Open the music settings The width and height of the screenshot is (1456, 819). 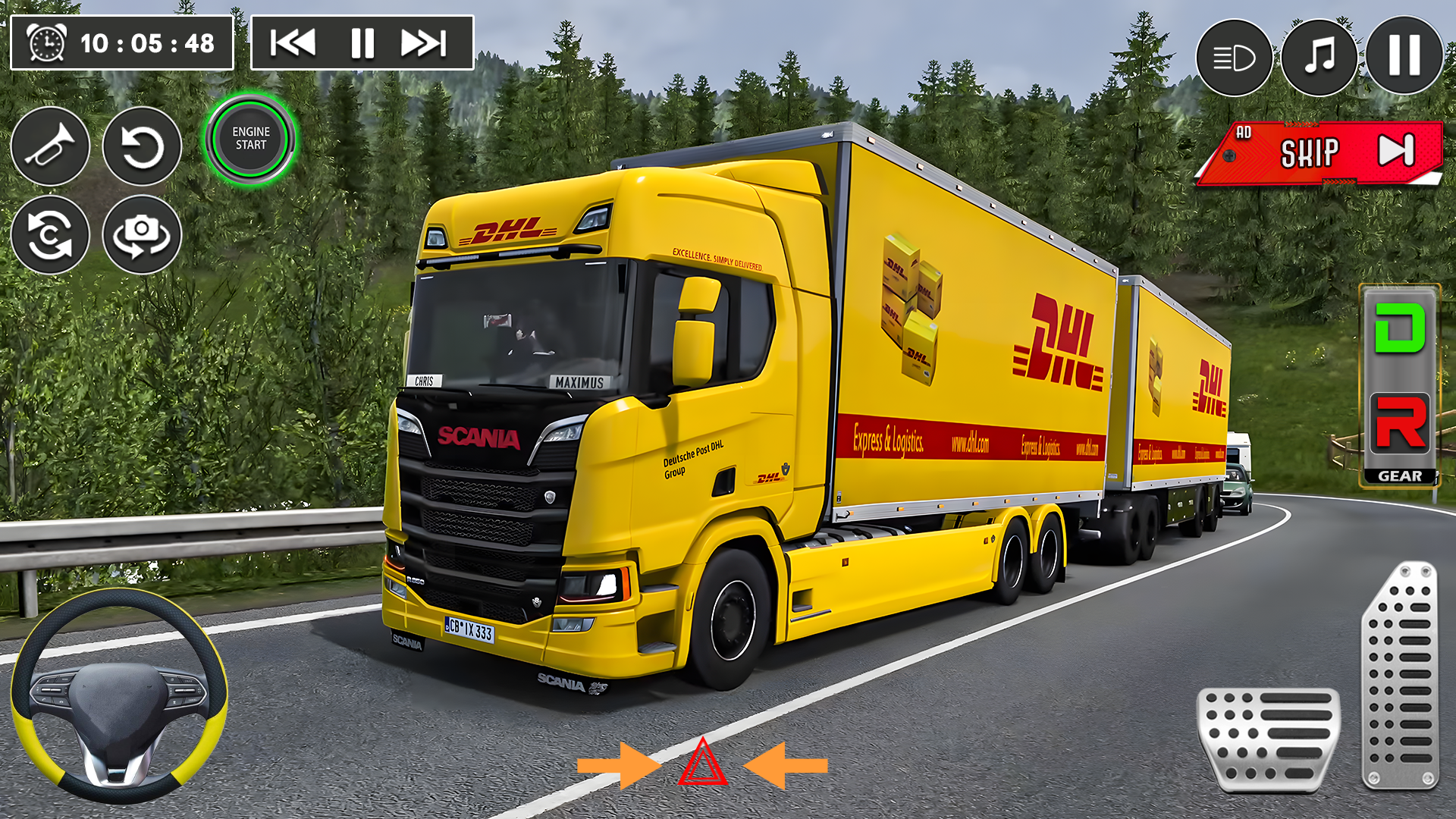point(1319,57)
